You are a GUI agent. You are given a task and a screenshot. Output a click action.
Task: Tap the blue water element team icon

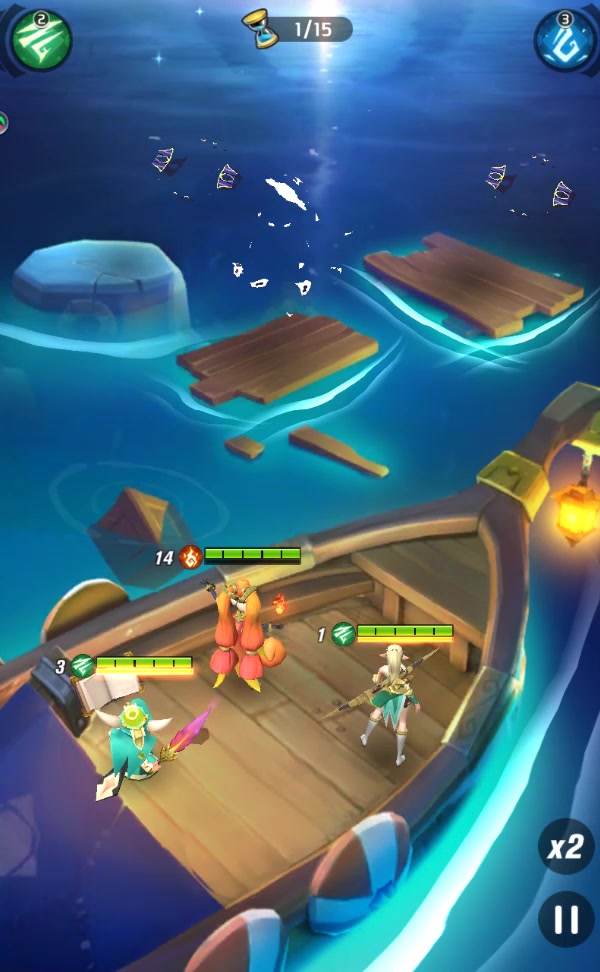tap(565, 42)
